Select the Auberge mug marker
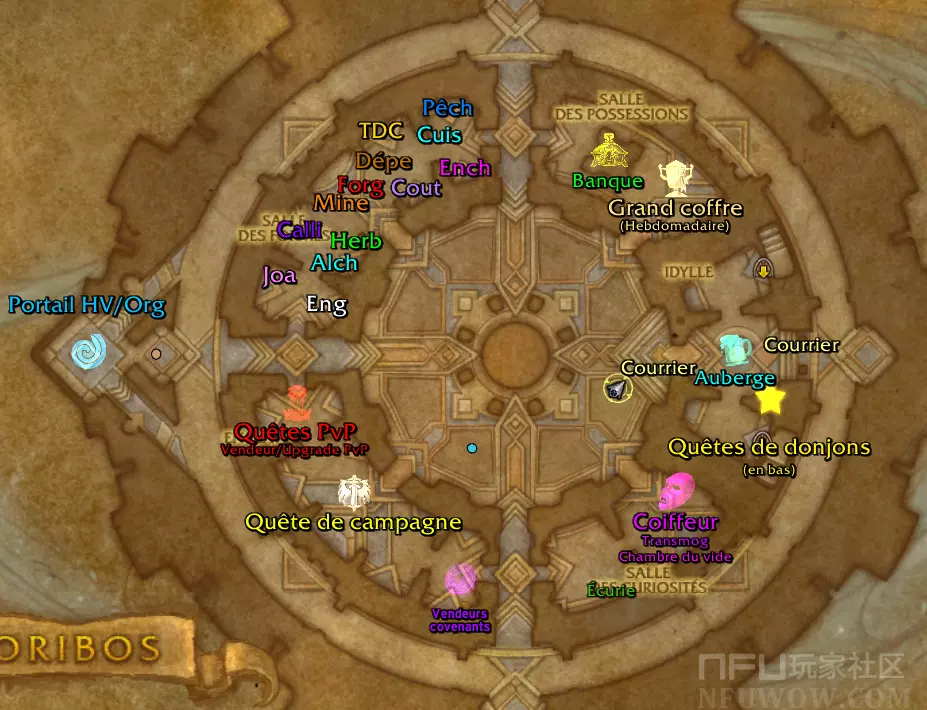The image size is (927, 710). click(735, 349)
